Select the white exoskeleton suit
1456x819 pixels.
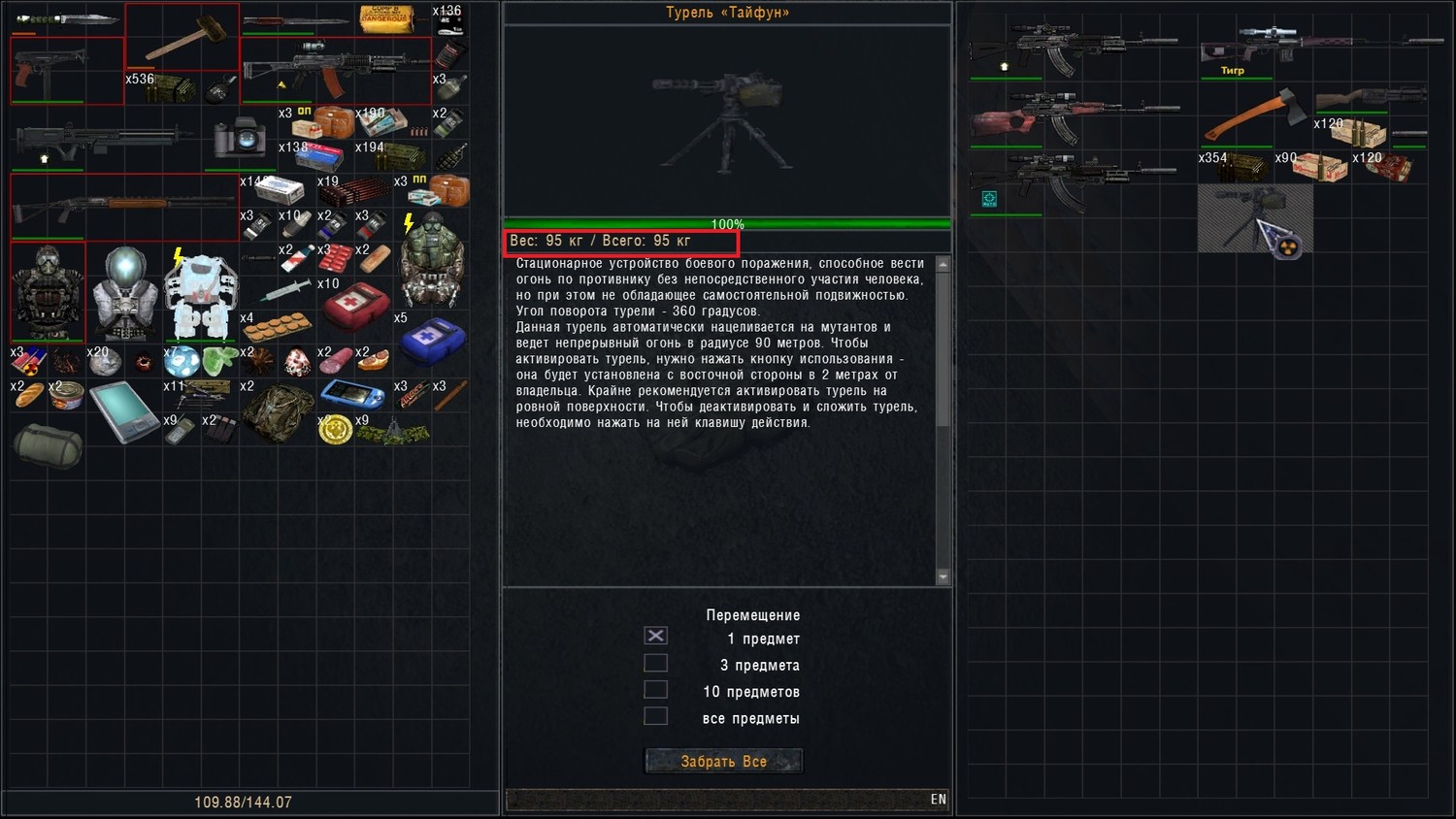[201, 293]
